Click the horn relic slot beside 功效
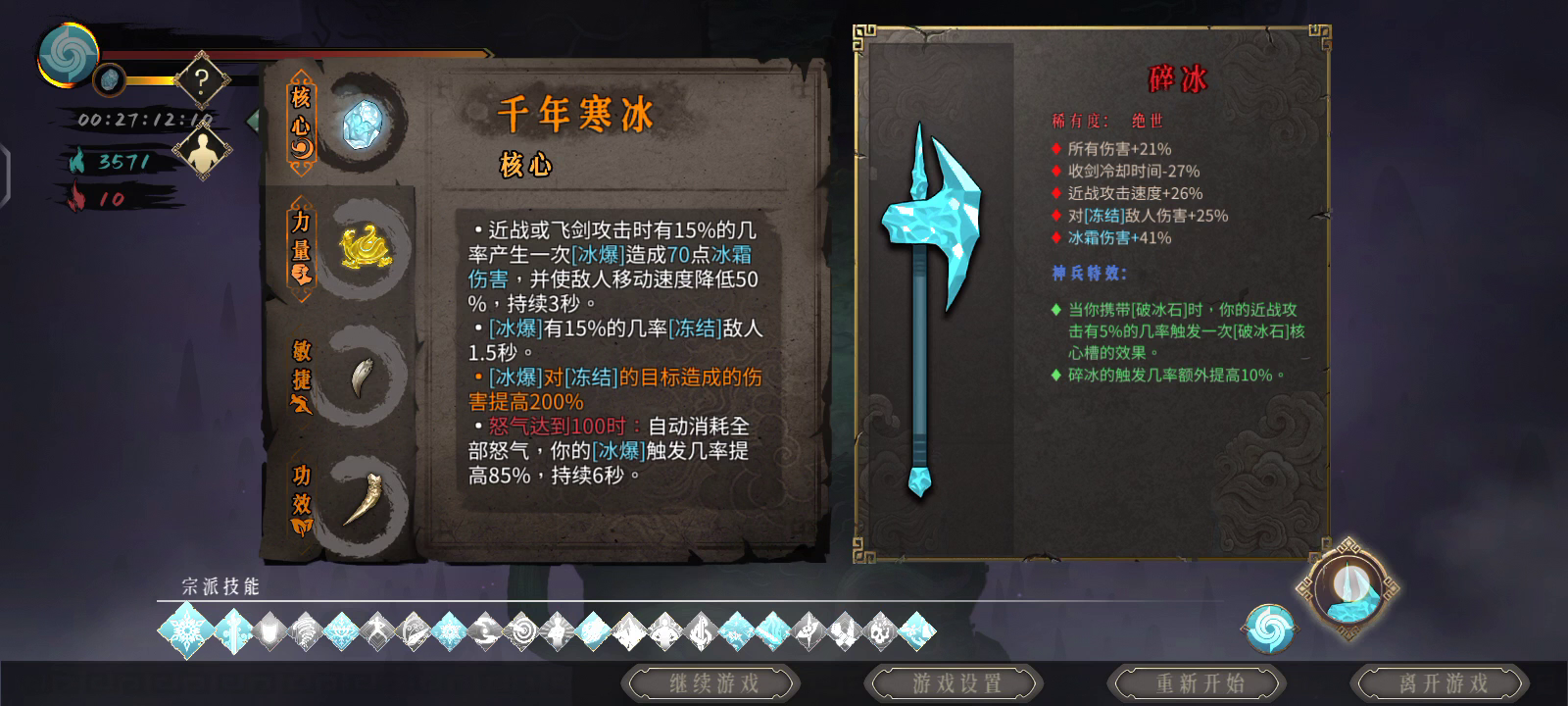 pos(361,498)
